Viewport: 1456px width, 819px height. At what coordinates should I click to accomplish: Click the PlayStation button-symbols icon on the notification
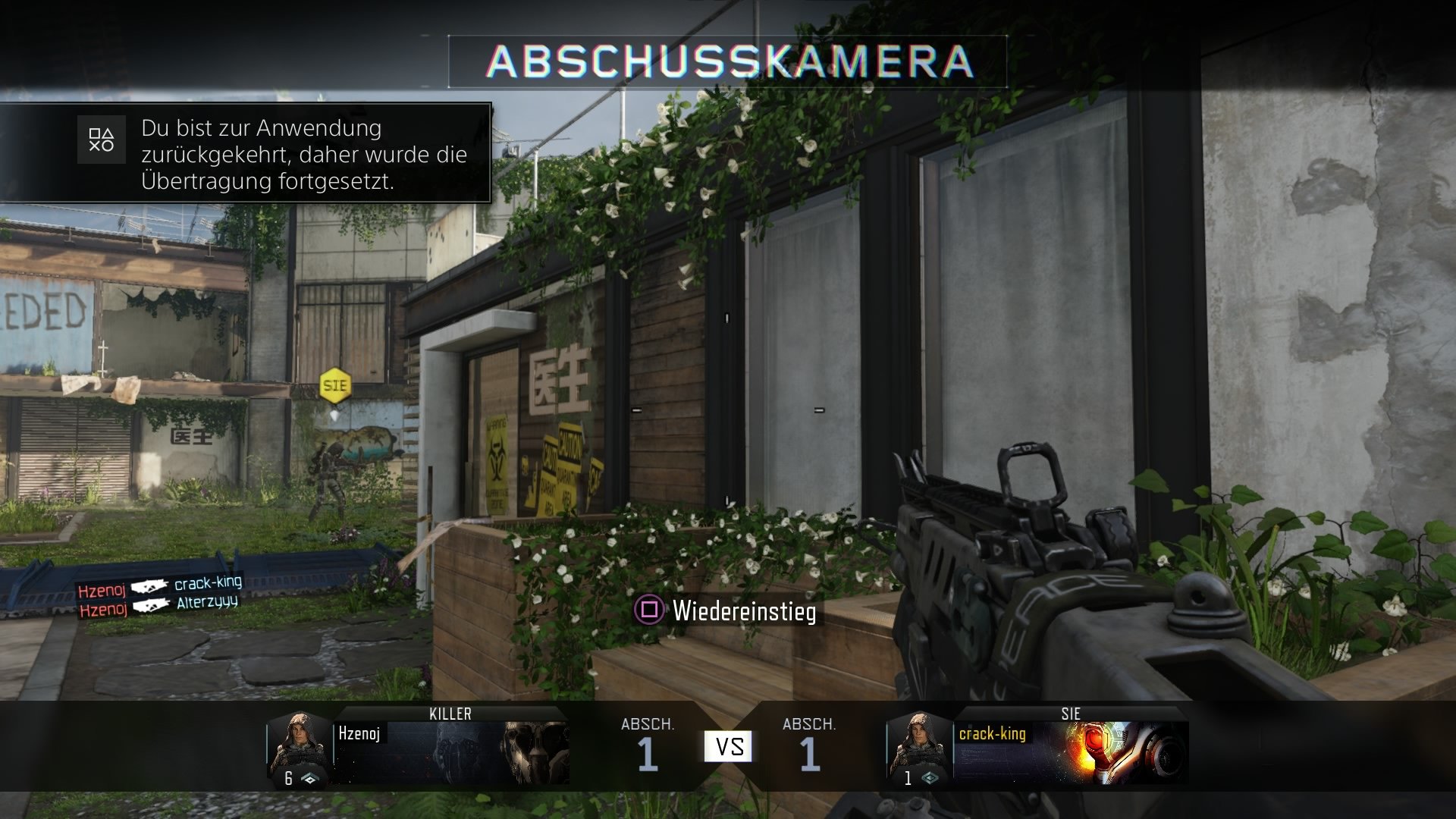pyautogui.click(x=102, y=139)
